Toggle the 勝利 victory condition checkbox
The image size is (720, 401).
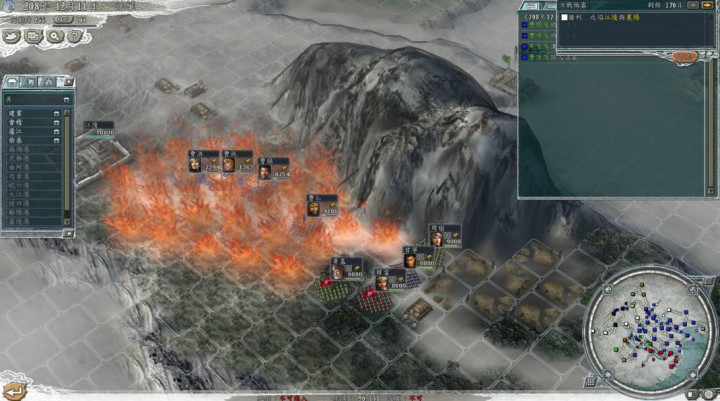(x=566, y=18)
